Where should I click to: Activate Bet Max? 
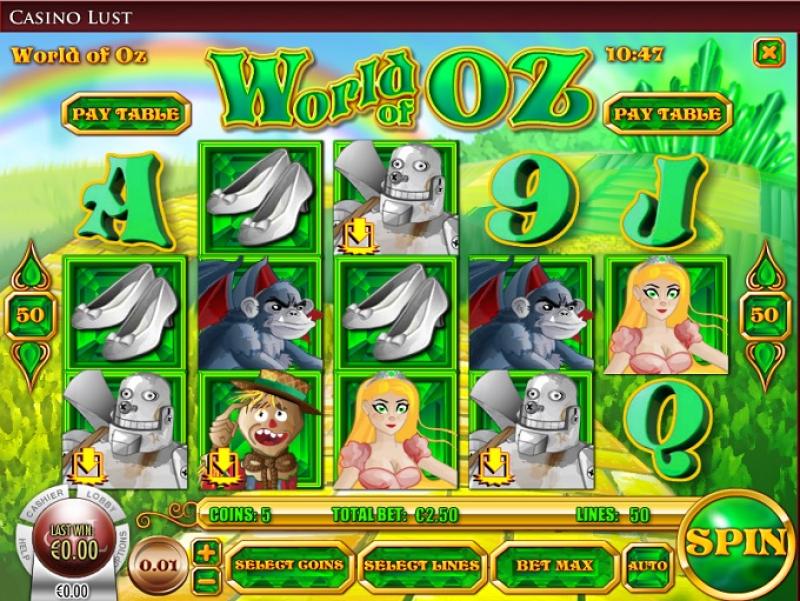(x=554, y=566)
